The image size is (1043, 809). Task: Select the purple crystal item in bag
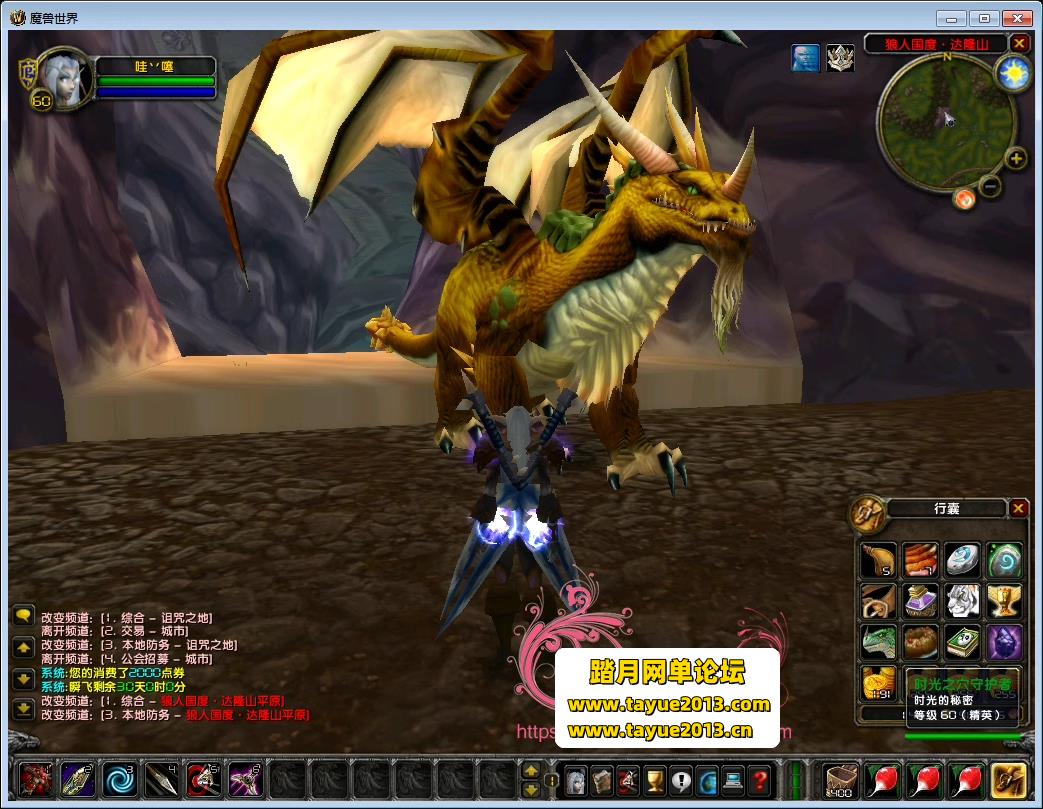point(1004,642)
